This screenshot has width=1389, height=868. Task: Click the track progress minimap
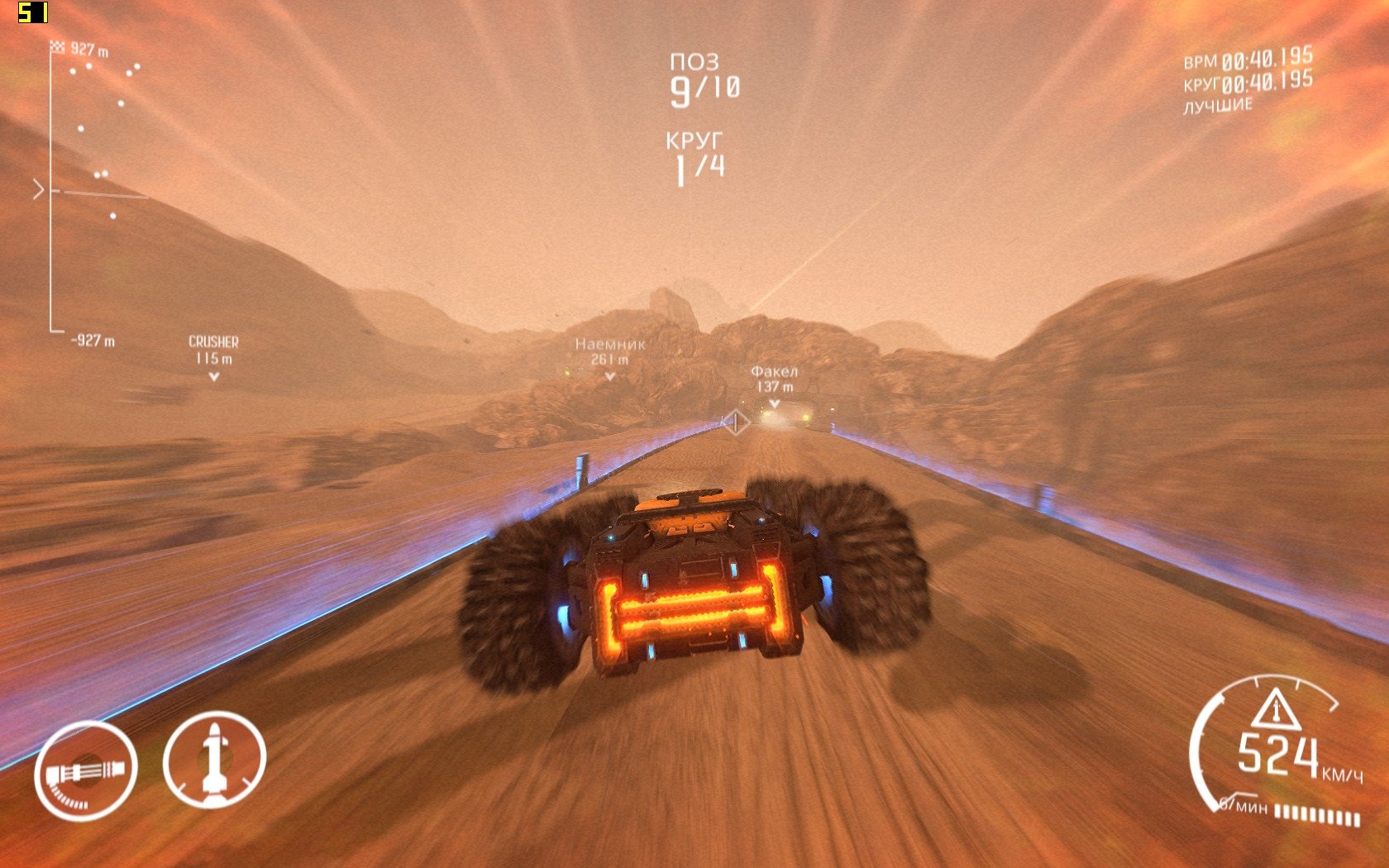pos(91,192)
